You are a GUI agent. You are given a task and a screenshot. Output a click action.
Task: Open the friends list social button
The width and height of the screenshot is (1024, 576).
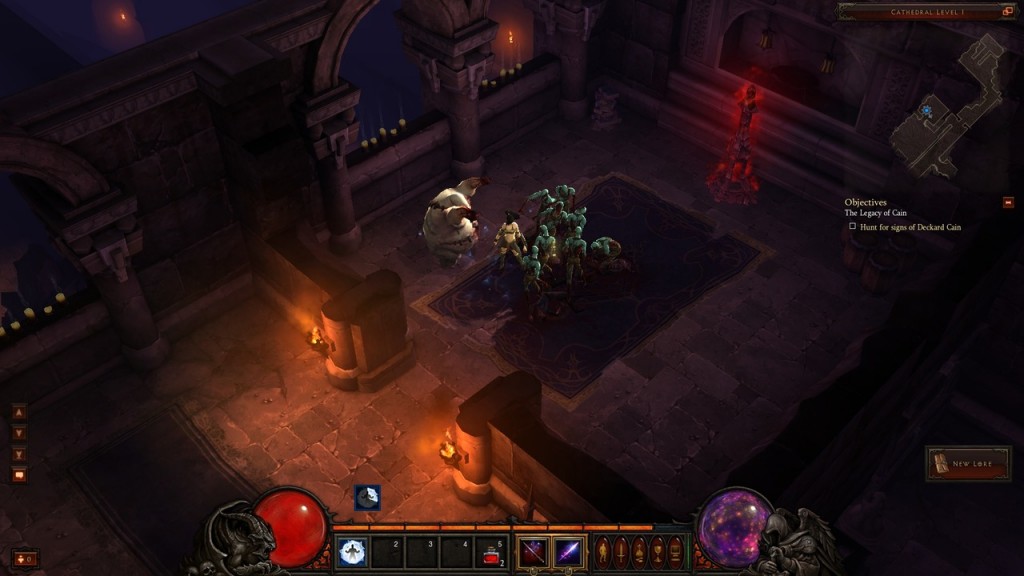(x=25, y=558)
